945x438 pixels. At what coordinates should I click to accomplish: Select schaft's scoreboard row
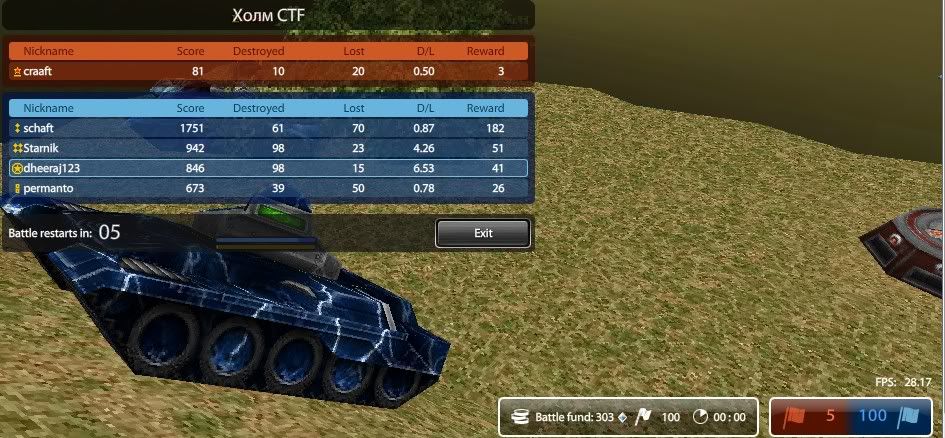point(268,128)
